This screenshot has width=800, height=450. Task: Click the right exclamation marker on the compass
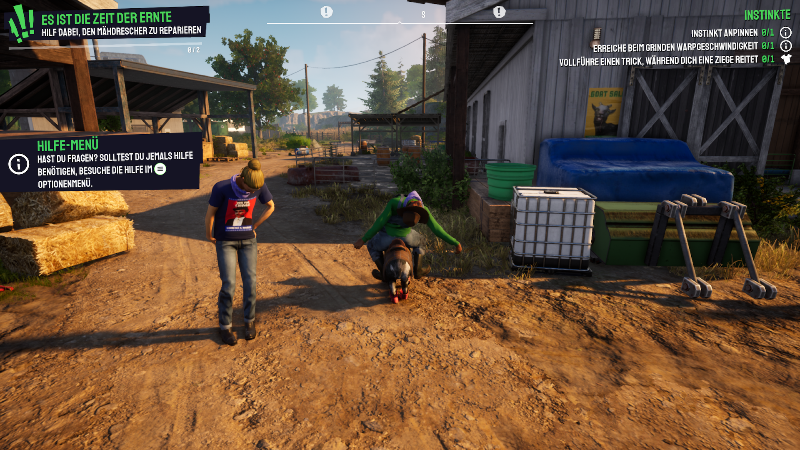[x=499, y=12]
